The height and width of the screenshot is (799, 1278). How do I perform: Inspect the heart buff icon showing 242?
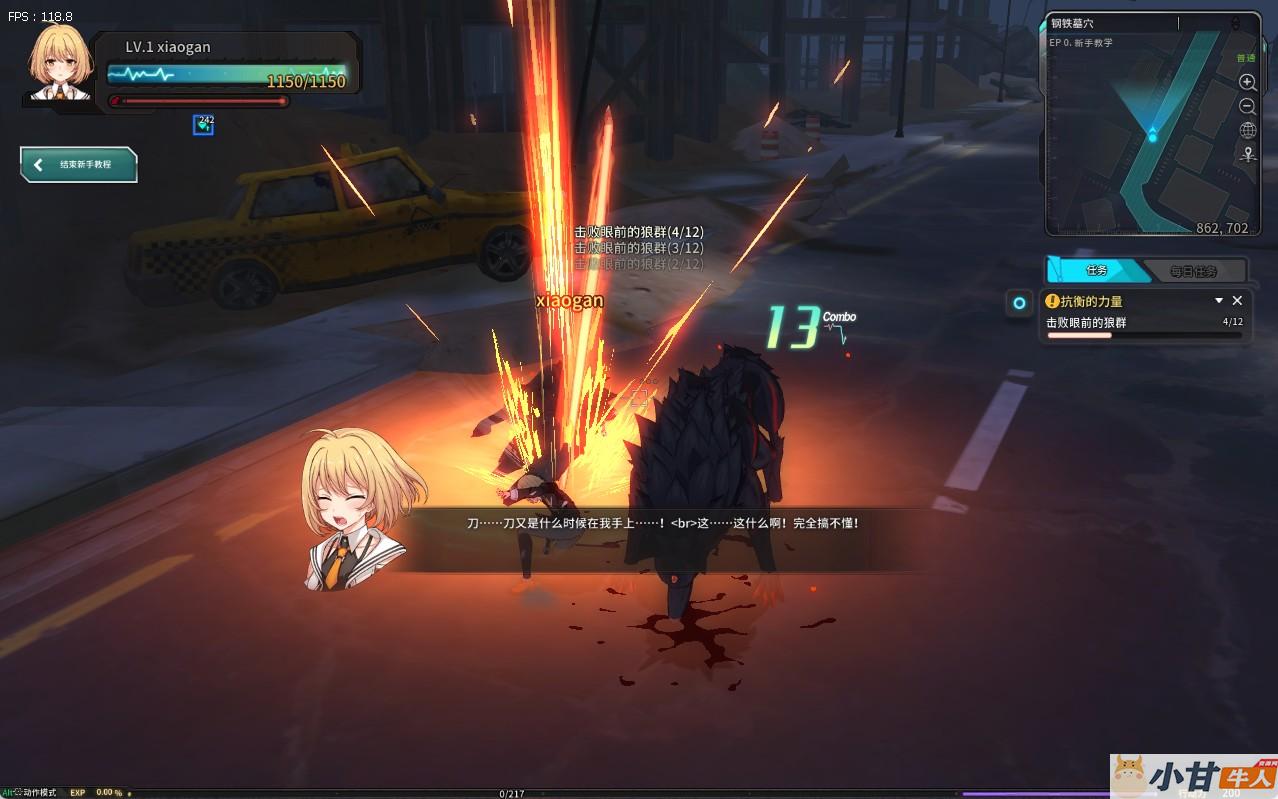[204, 124]
